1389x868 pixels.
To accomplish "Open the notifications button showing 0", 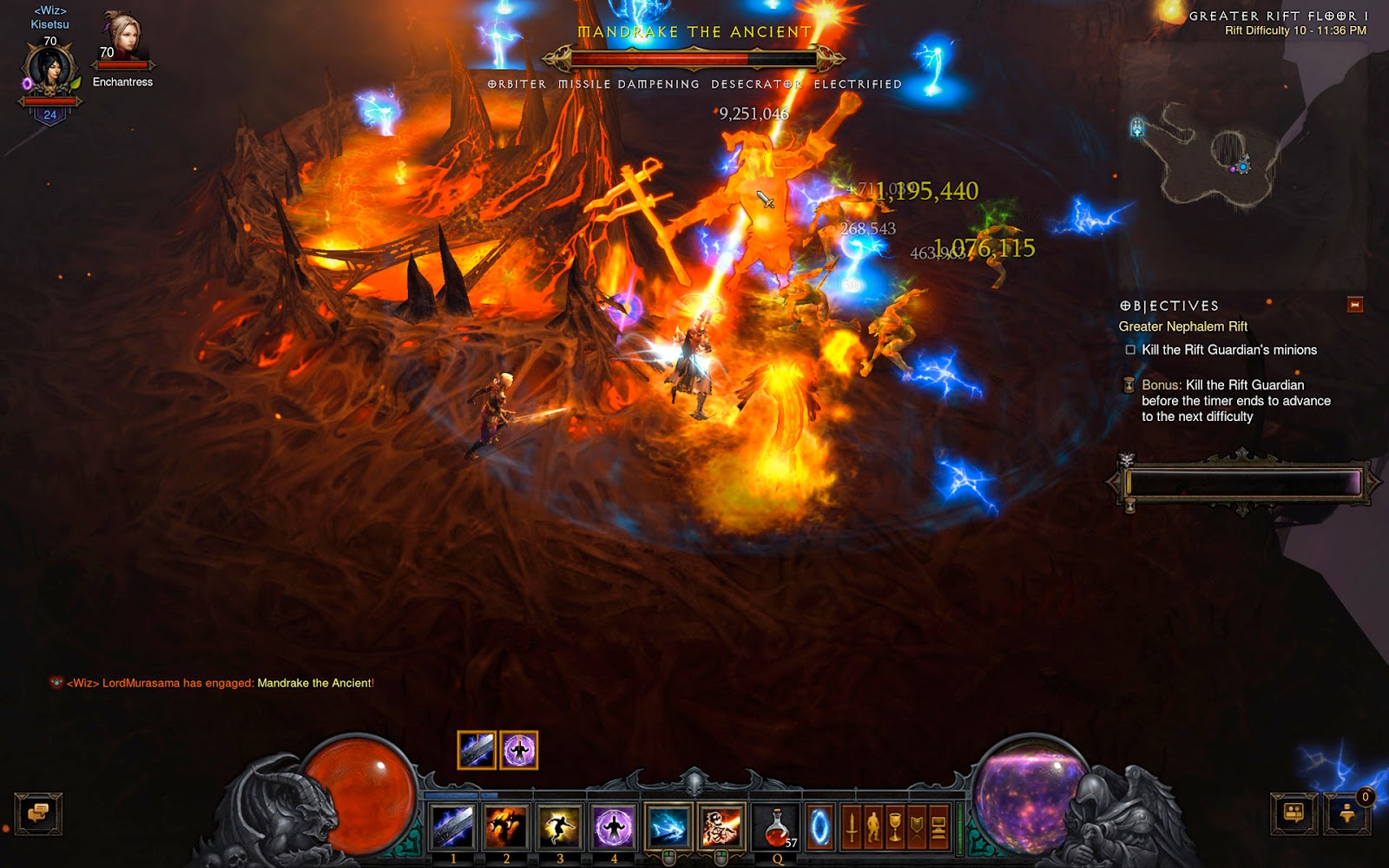I will point(1347,814).
